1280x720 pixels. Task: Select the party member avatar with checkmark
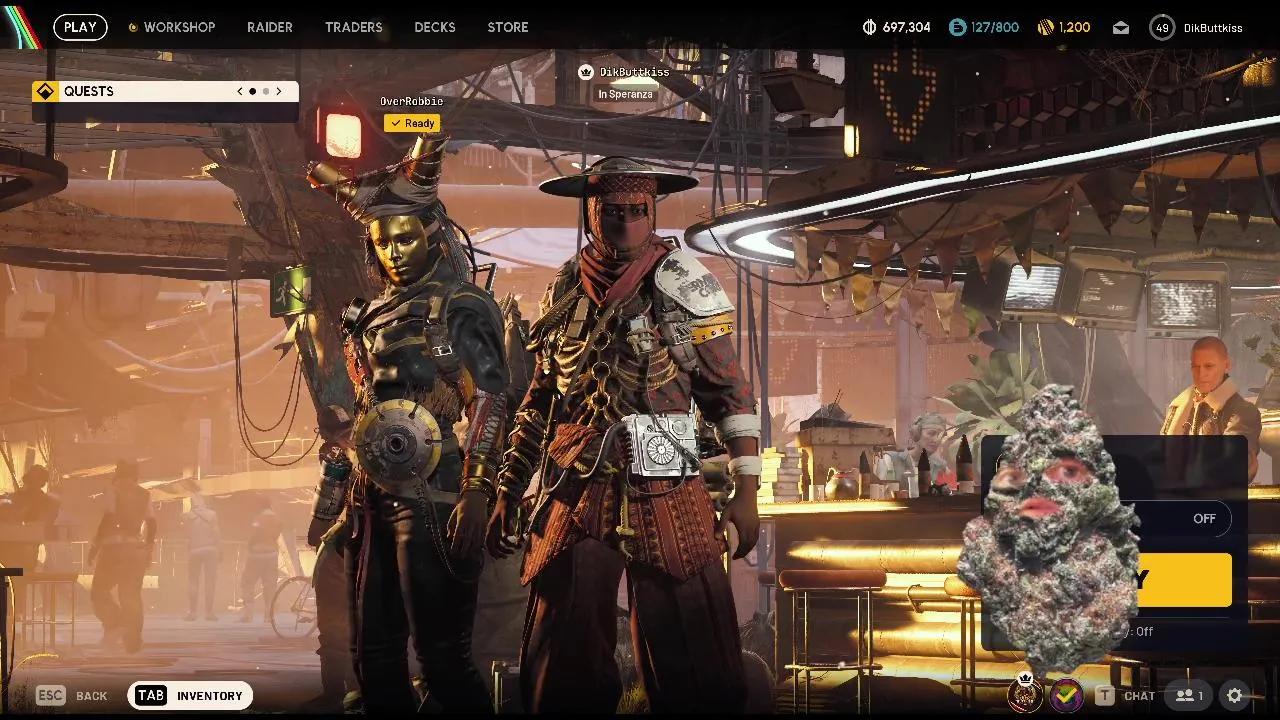[x=1066, y=694]
